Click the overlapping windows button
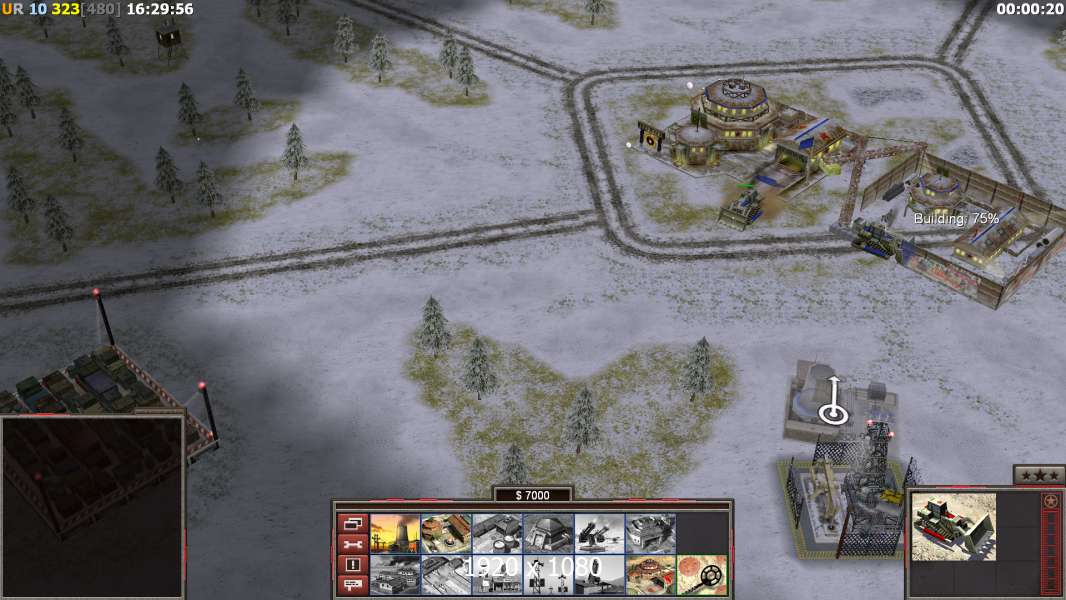Viewport: 1066px width, 600px height. point(352,523)
